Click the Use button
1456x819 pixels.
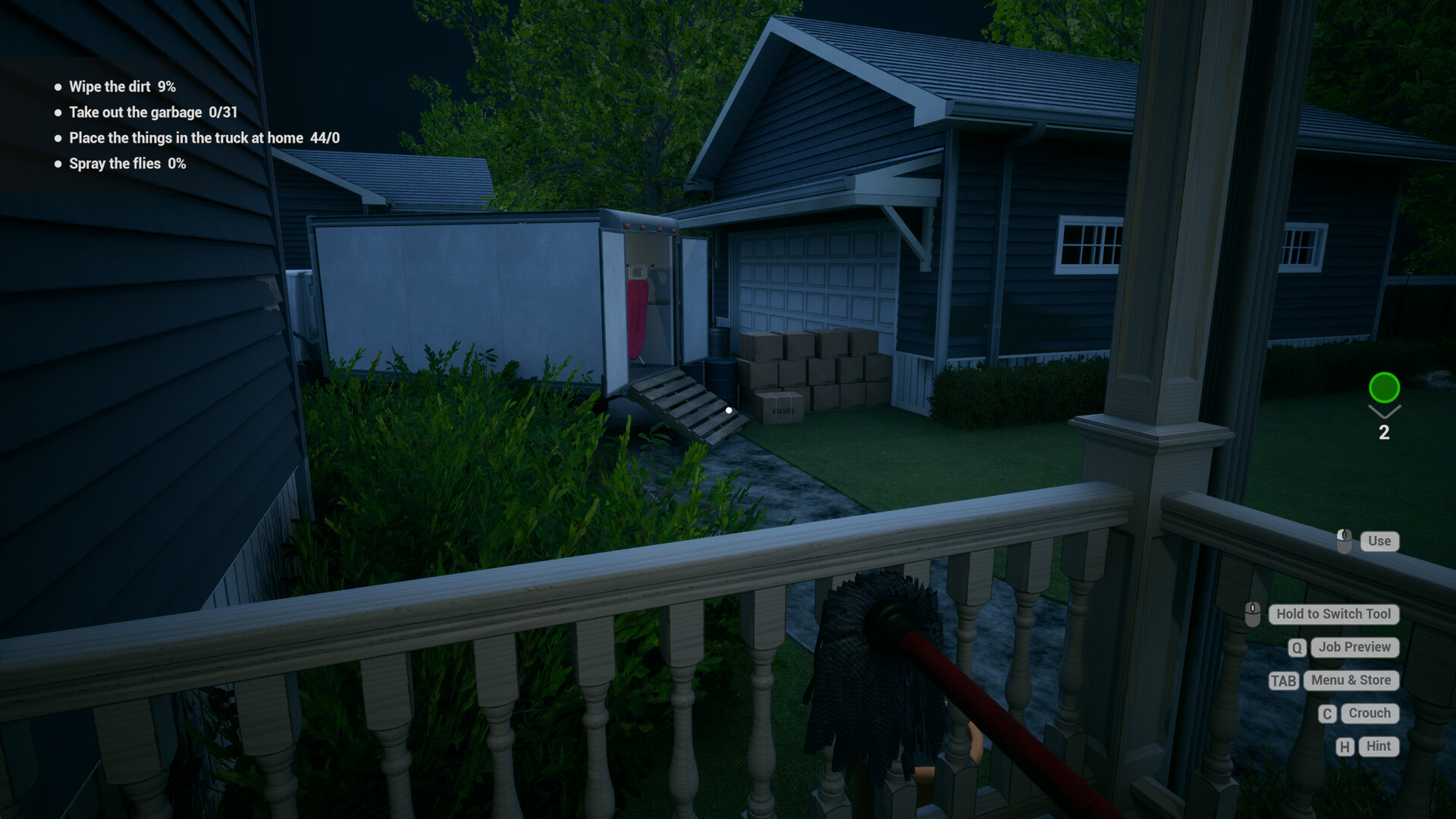point(1379,541)
